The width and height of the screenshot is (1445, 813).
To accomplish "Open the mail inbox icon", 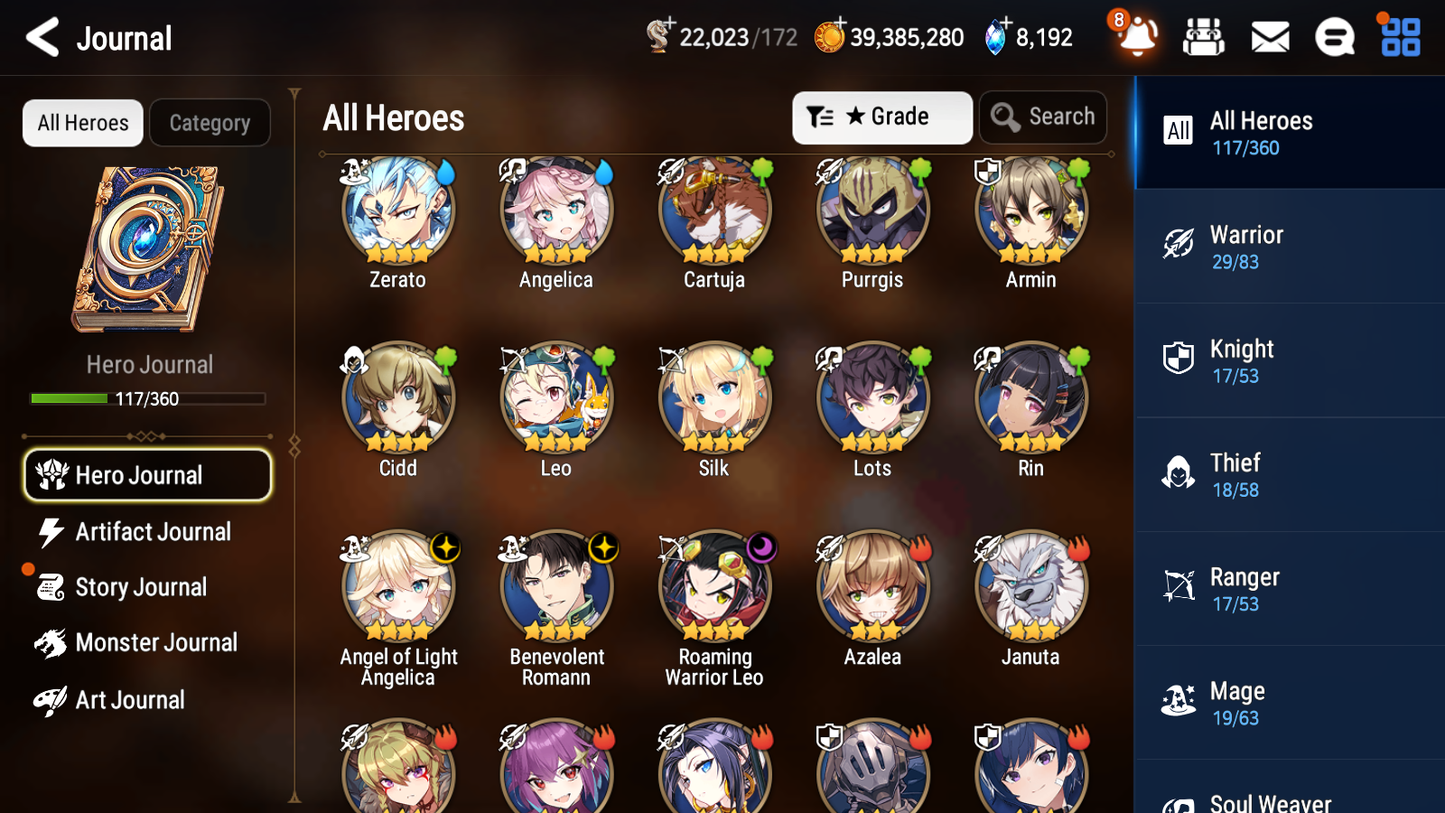I will (1269, 36).
